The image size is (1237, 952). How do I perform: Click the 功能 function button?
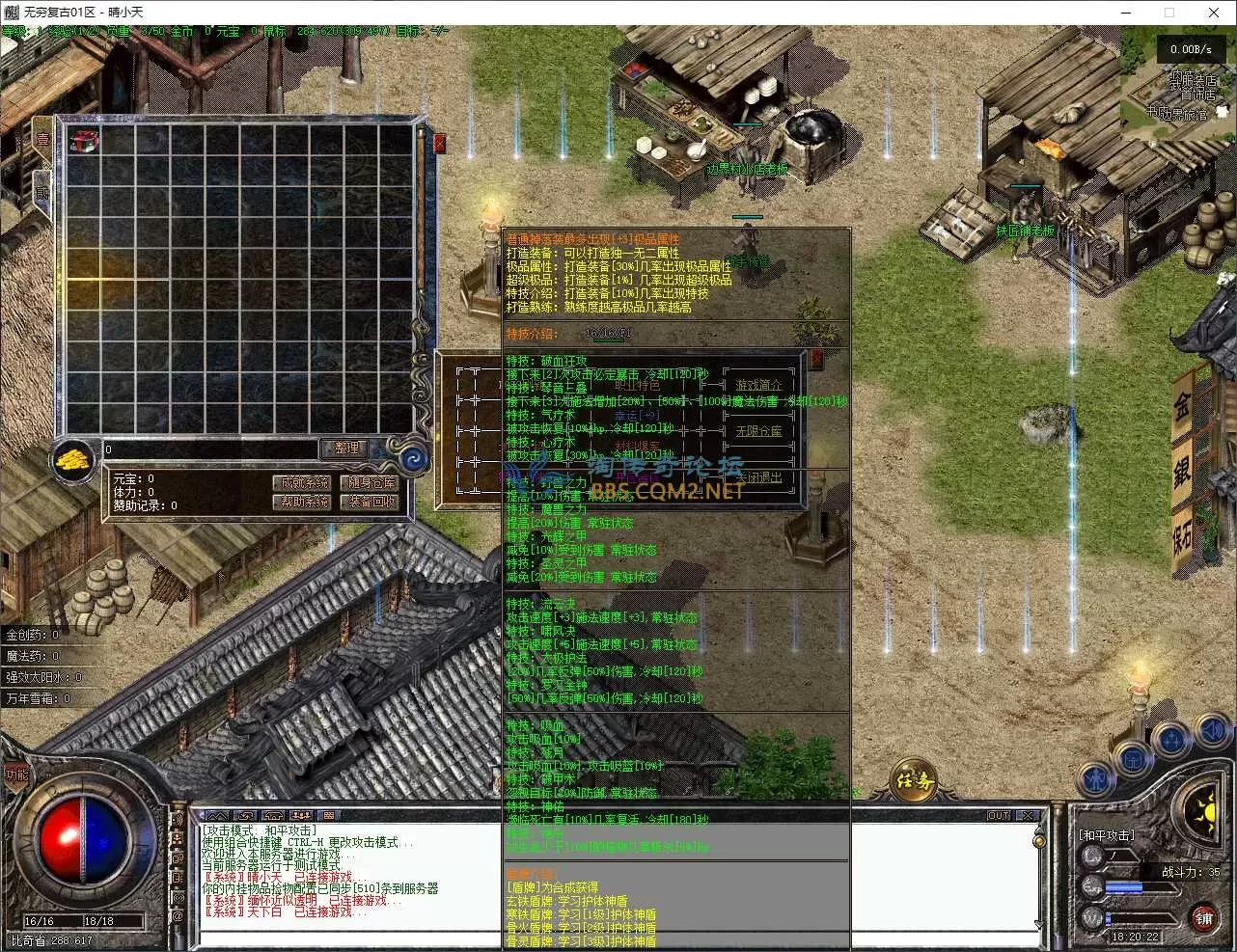[16, 775]
